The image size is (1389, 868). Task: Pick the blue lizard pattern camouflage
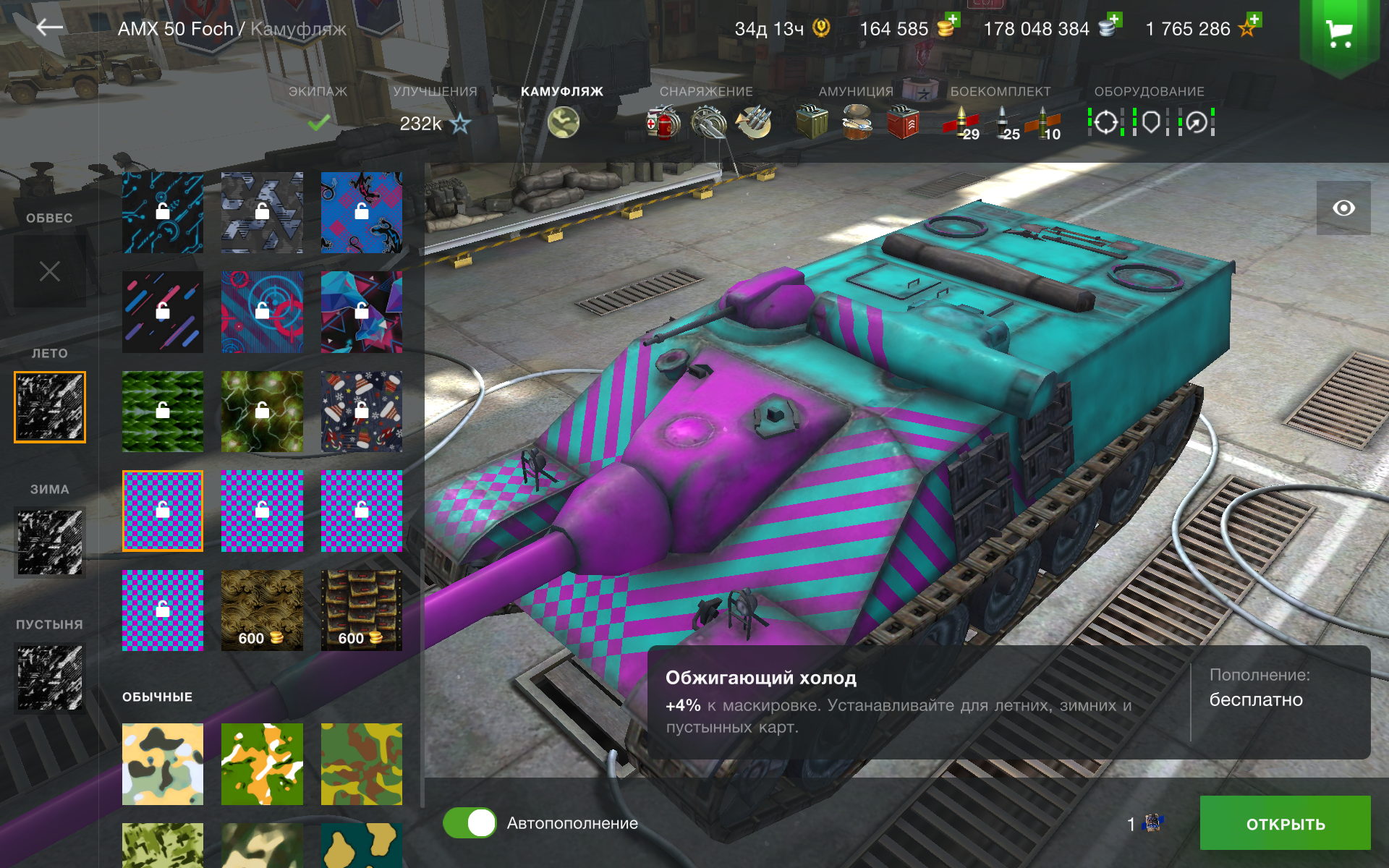pos(361,212)
